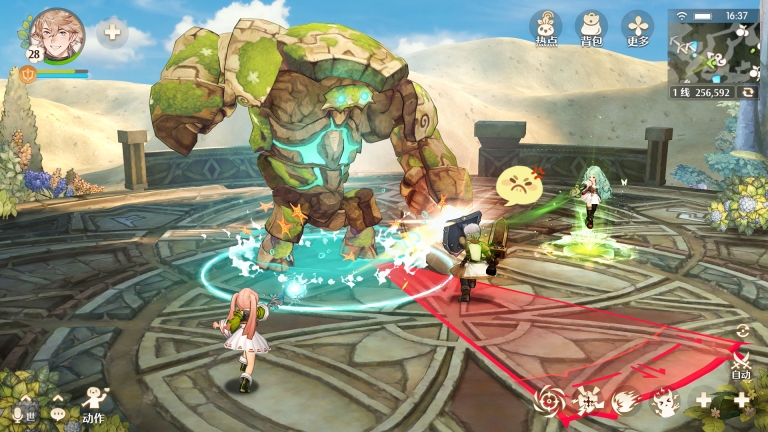Activate the angry horned creature skill
This screenshot has width=768, height=432.
pyautogui.click(x=664, y=401)
